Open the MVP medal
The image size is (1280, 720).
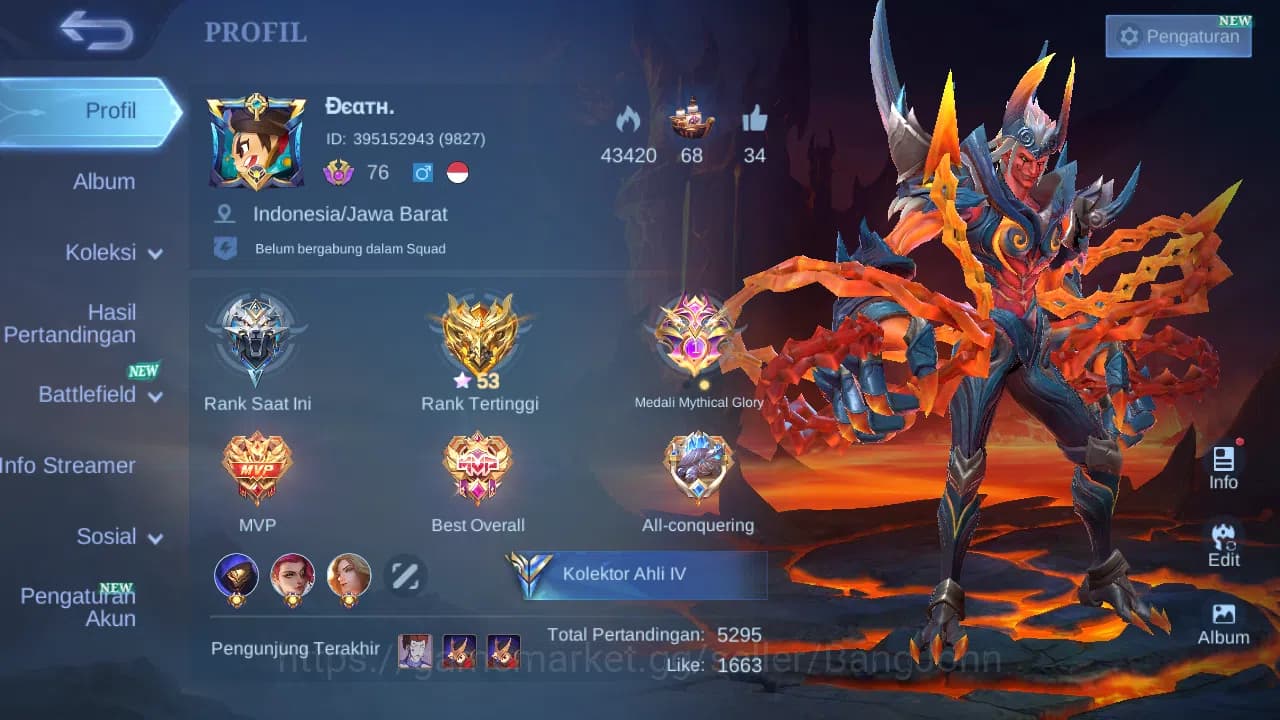tap(257, 467)
